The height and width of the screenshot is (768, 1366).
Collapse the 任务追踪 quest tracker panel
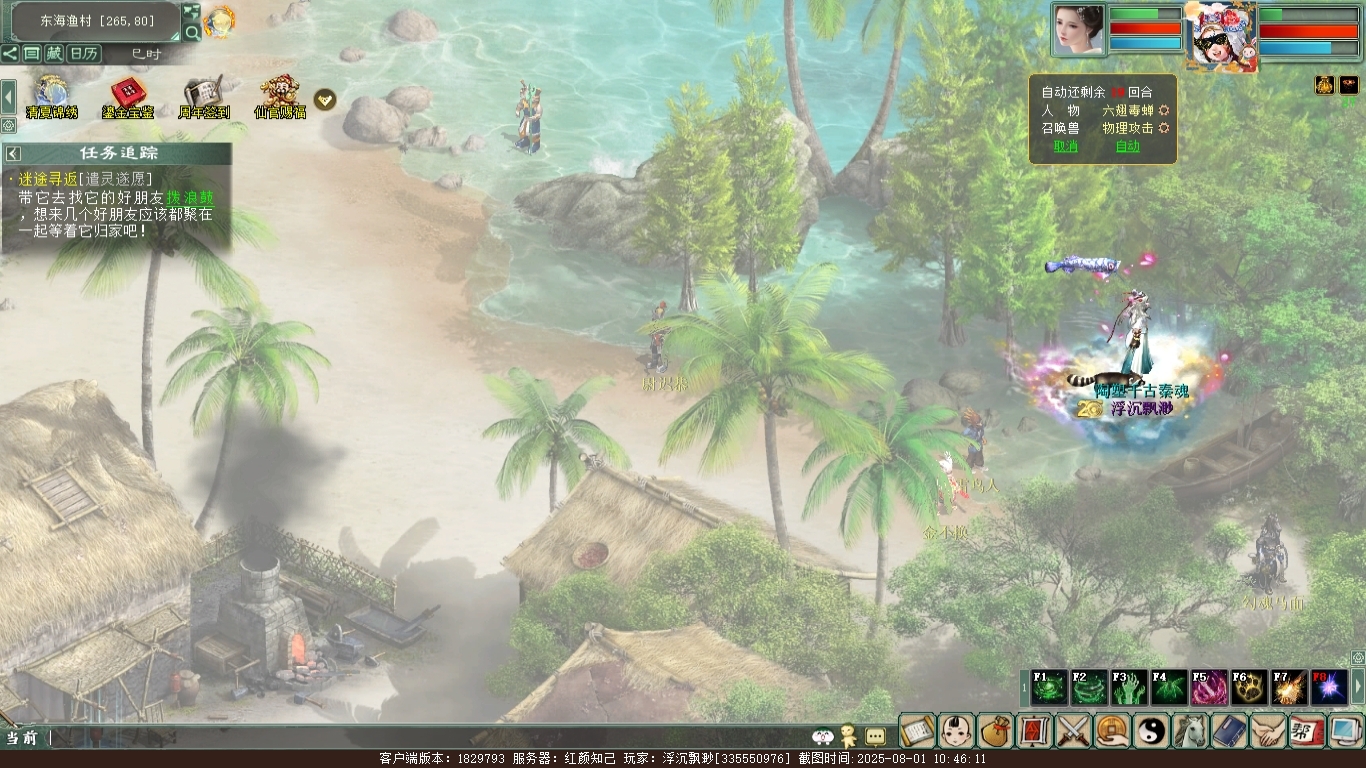(14, 154)
